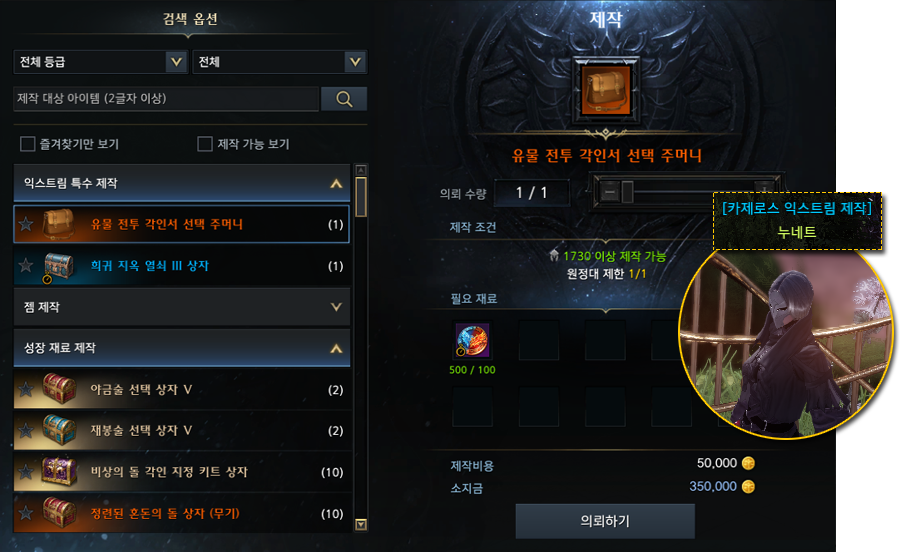Click the 의뢰하기 craft request button
Viewport: 900px width, 552px height.
604,521
